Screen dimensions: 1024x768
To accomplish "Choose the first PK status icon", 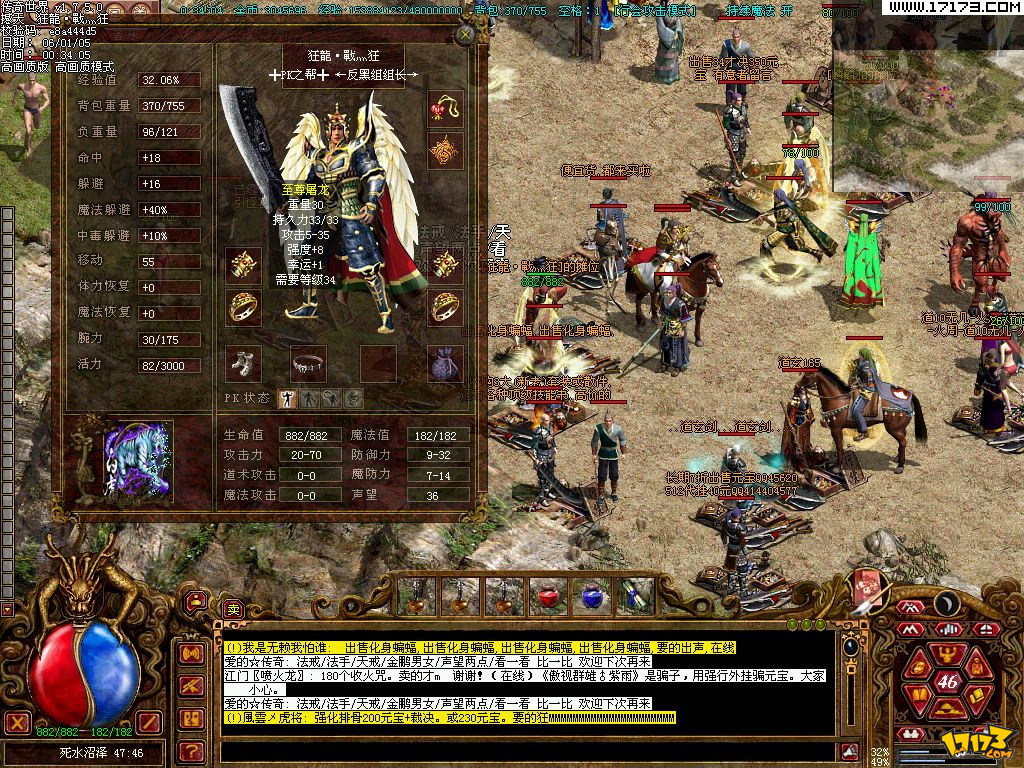I will pos(287,398).
